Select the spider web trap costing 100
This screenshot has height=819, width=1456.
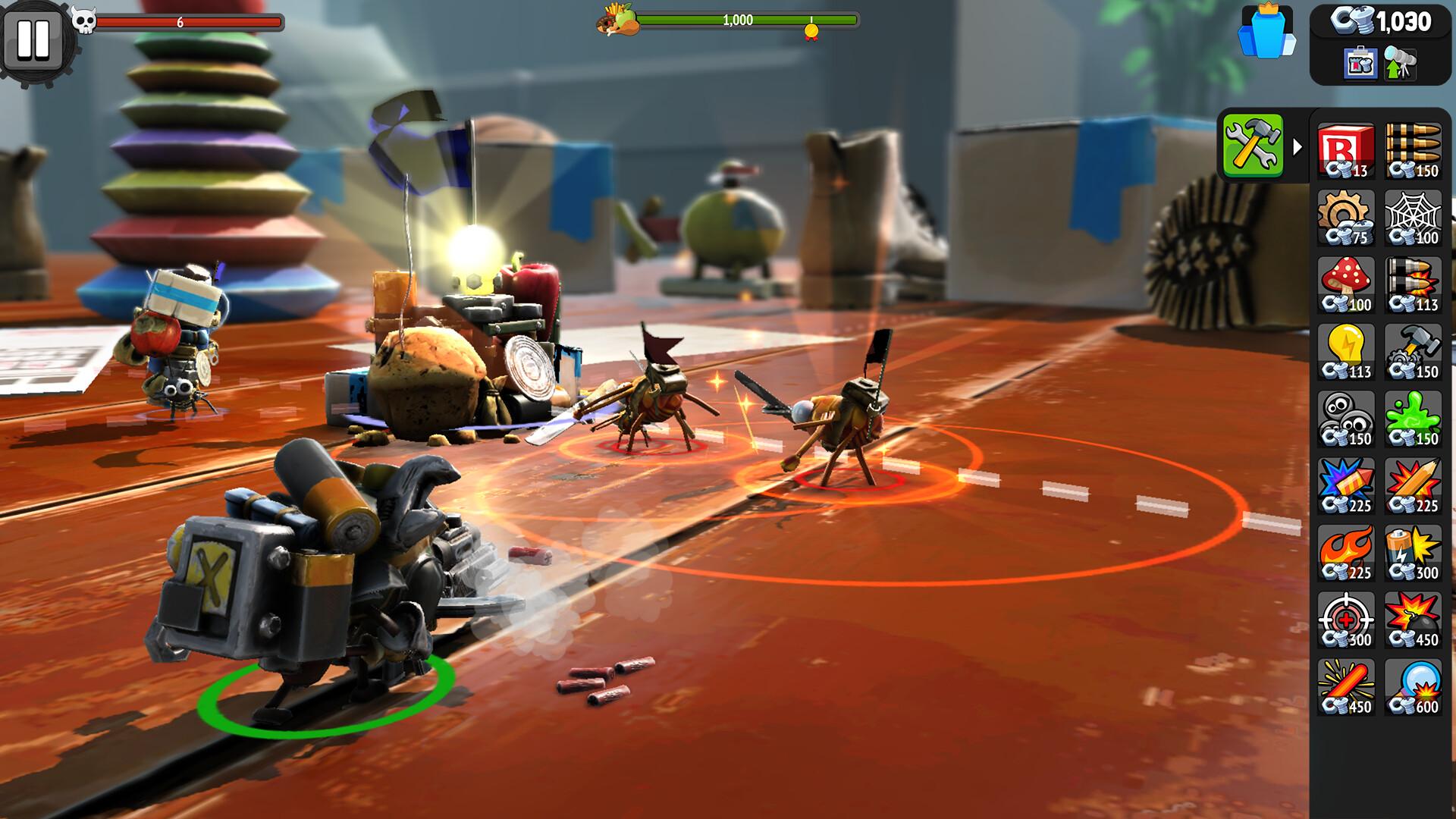[1415, 220]
